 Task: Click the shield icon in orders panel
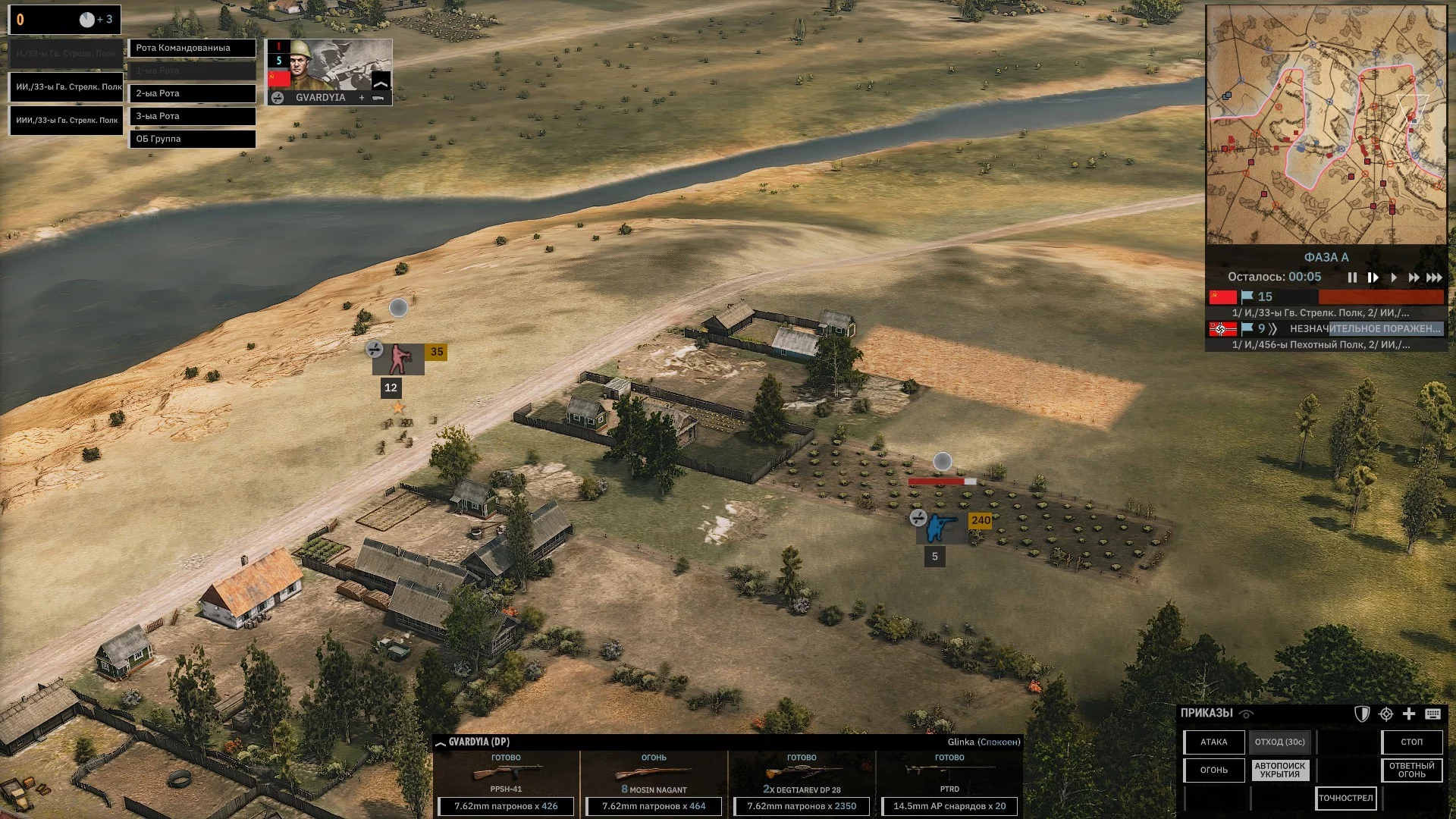[x=1362, y=714]
